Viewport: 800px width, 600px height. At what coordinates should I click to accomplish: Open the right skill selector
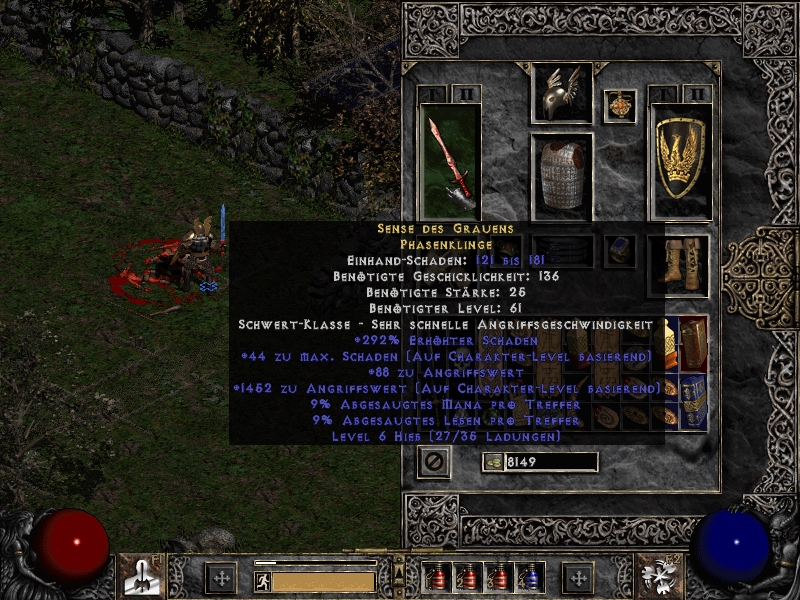[658, 577]
